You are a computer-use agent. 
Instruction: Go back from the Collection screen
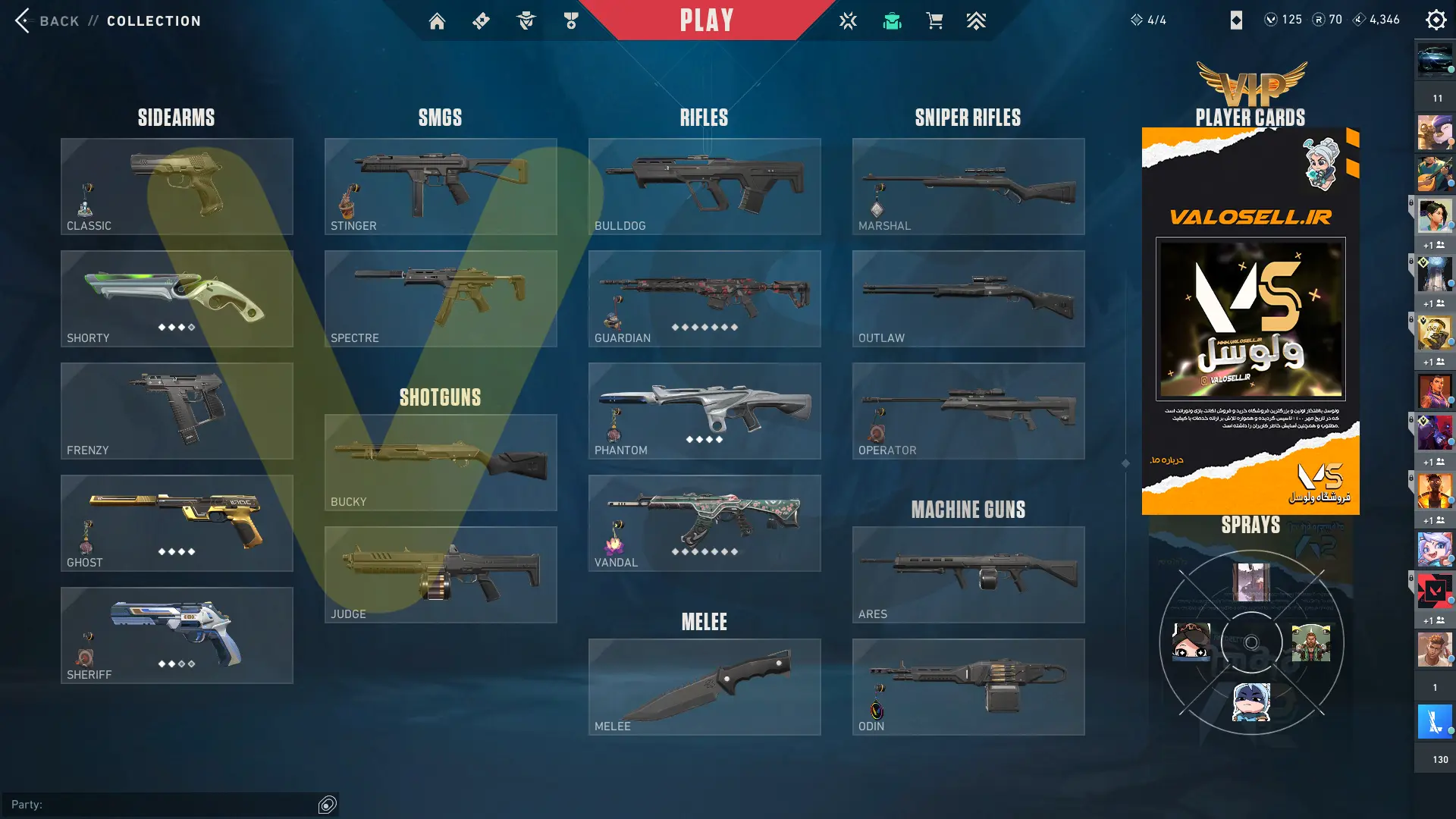point(45,20)
